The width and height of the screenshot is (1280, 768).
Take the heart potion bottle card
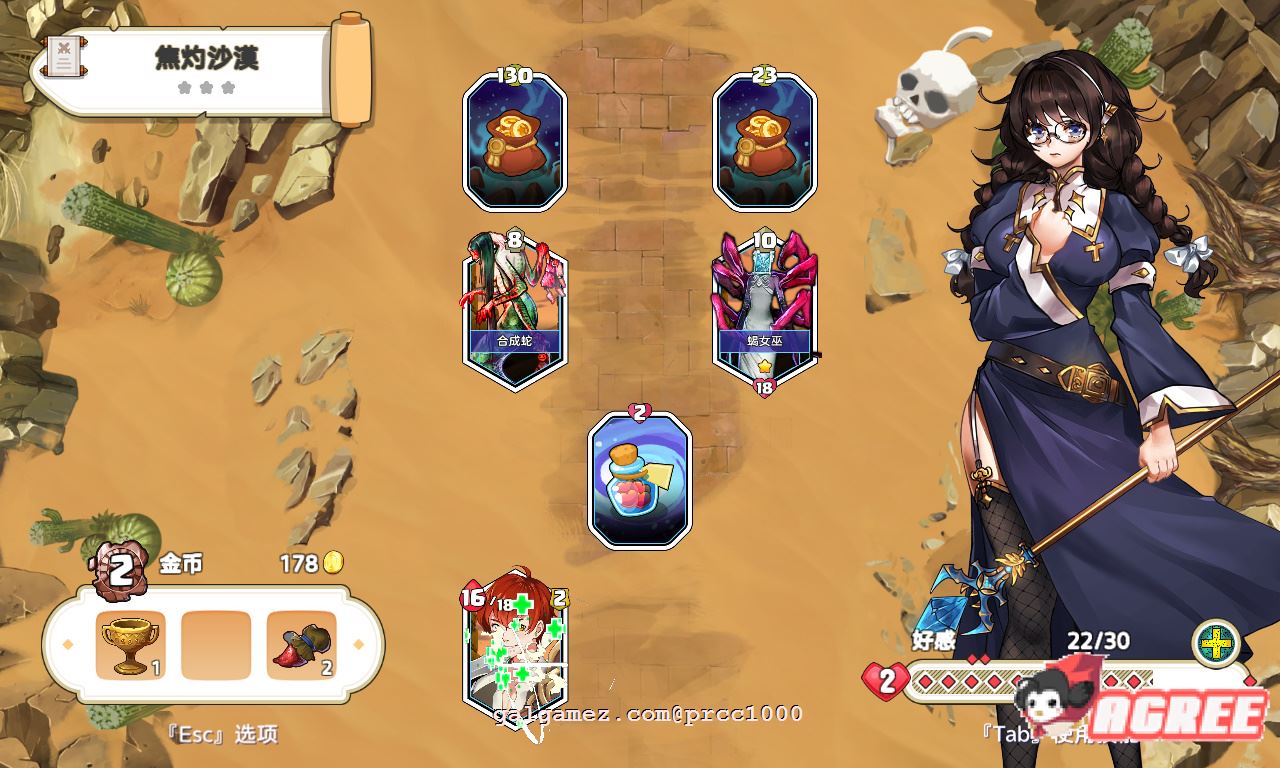pos(640,480)
